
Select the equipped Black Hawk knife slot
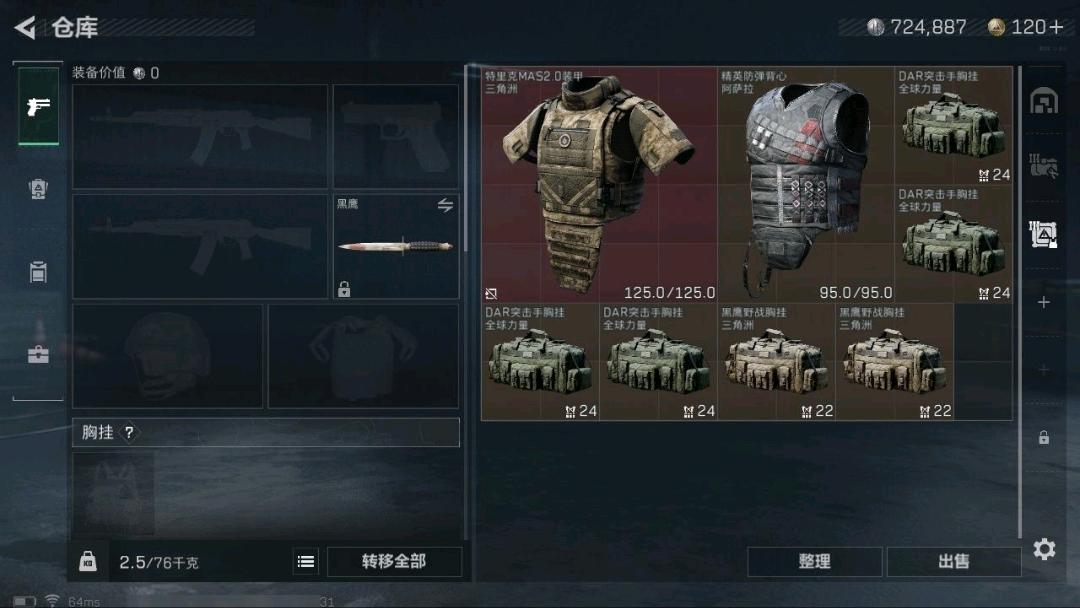pyautogui.click(x=396, y=246)
